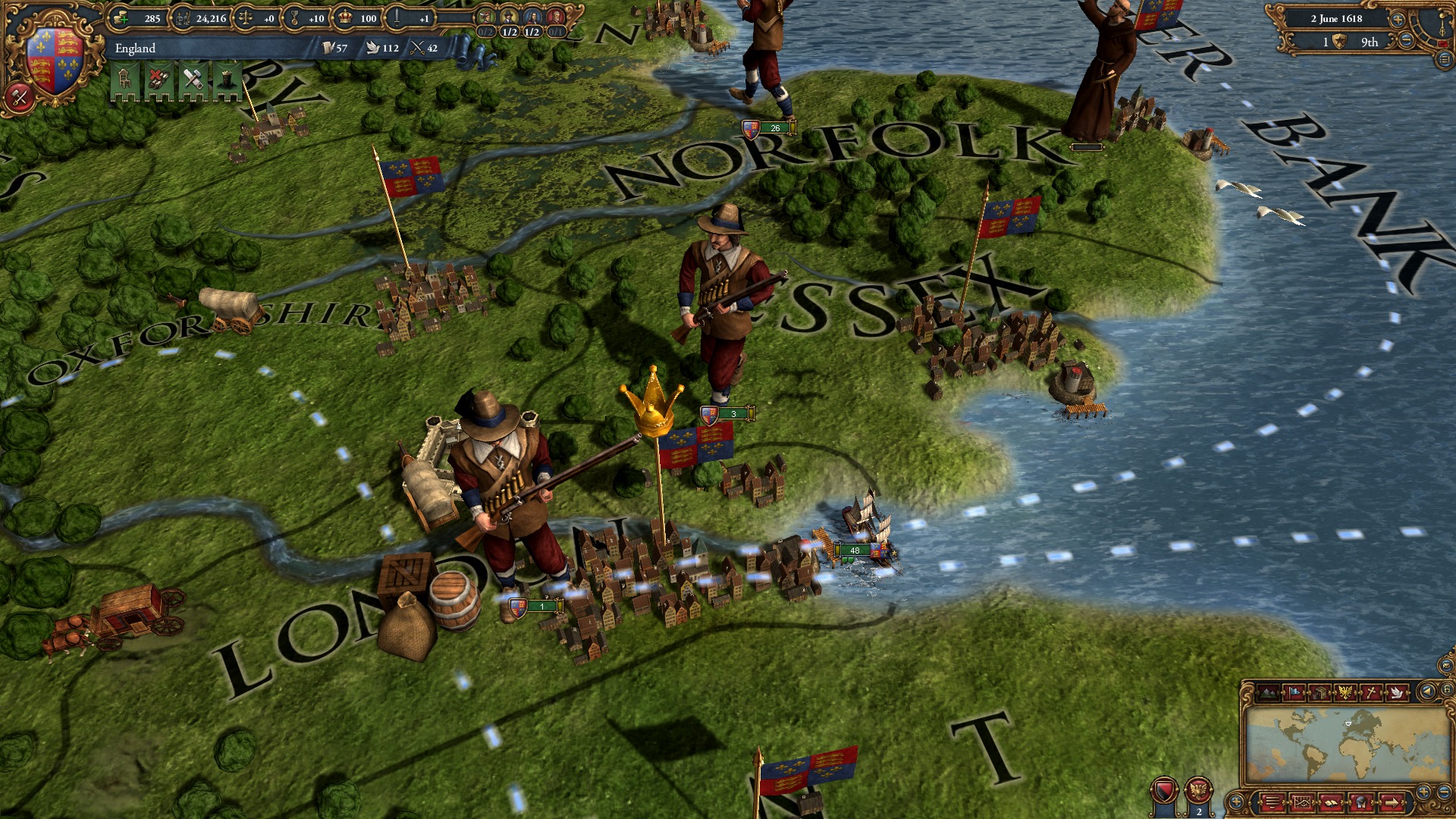Viewport: 1456px width, 819px height.
Task: Click the imperial eagle mapmode icon
Action: [1345, 692]
